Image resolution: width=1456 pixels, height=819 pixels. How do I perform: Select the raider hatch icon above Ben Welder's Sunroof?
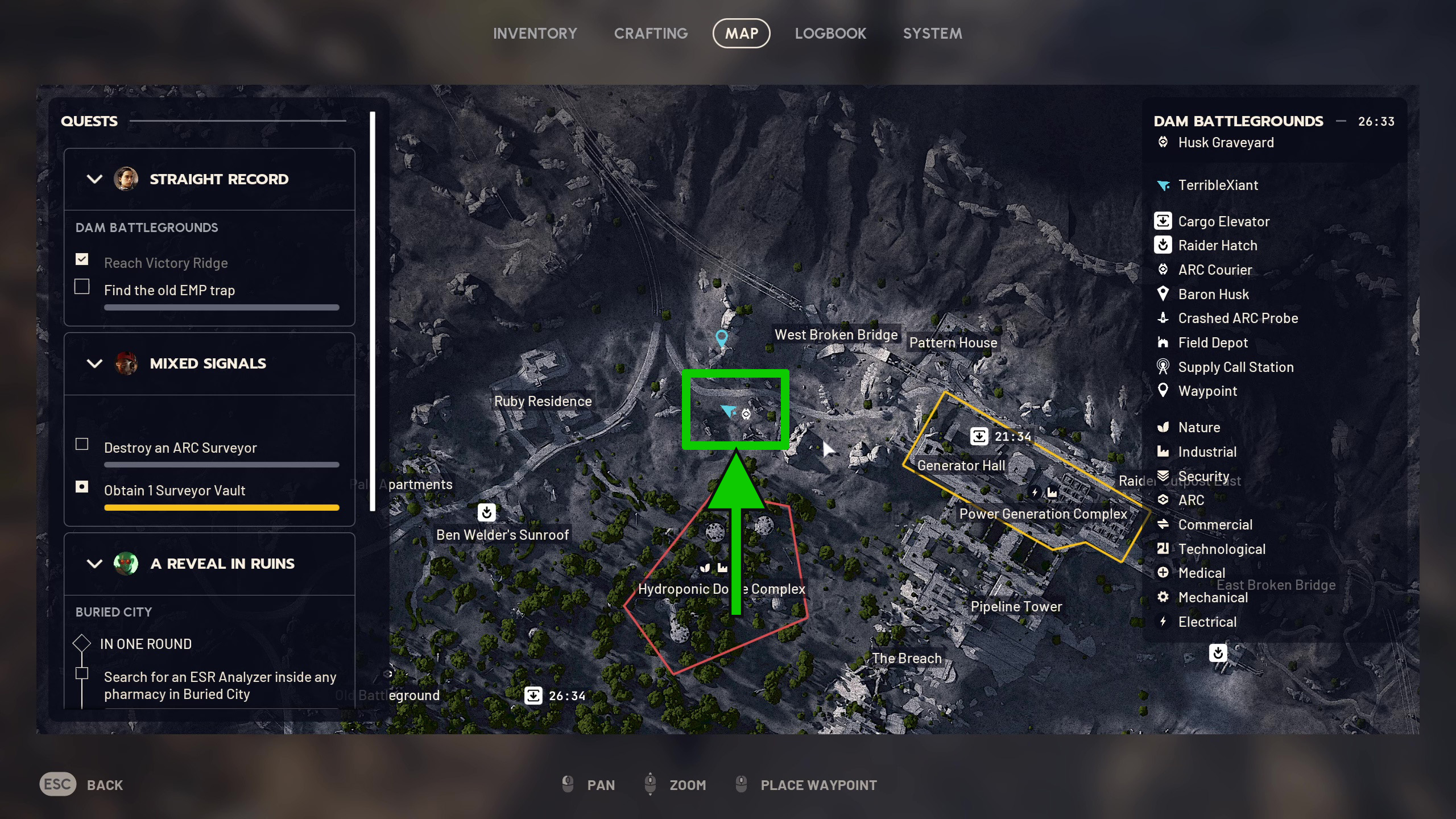pyautogui.click(x=486, y=512)
